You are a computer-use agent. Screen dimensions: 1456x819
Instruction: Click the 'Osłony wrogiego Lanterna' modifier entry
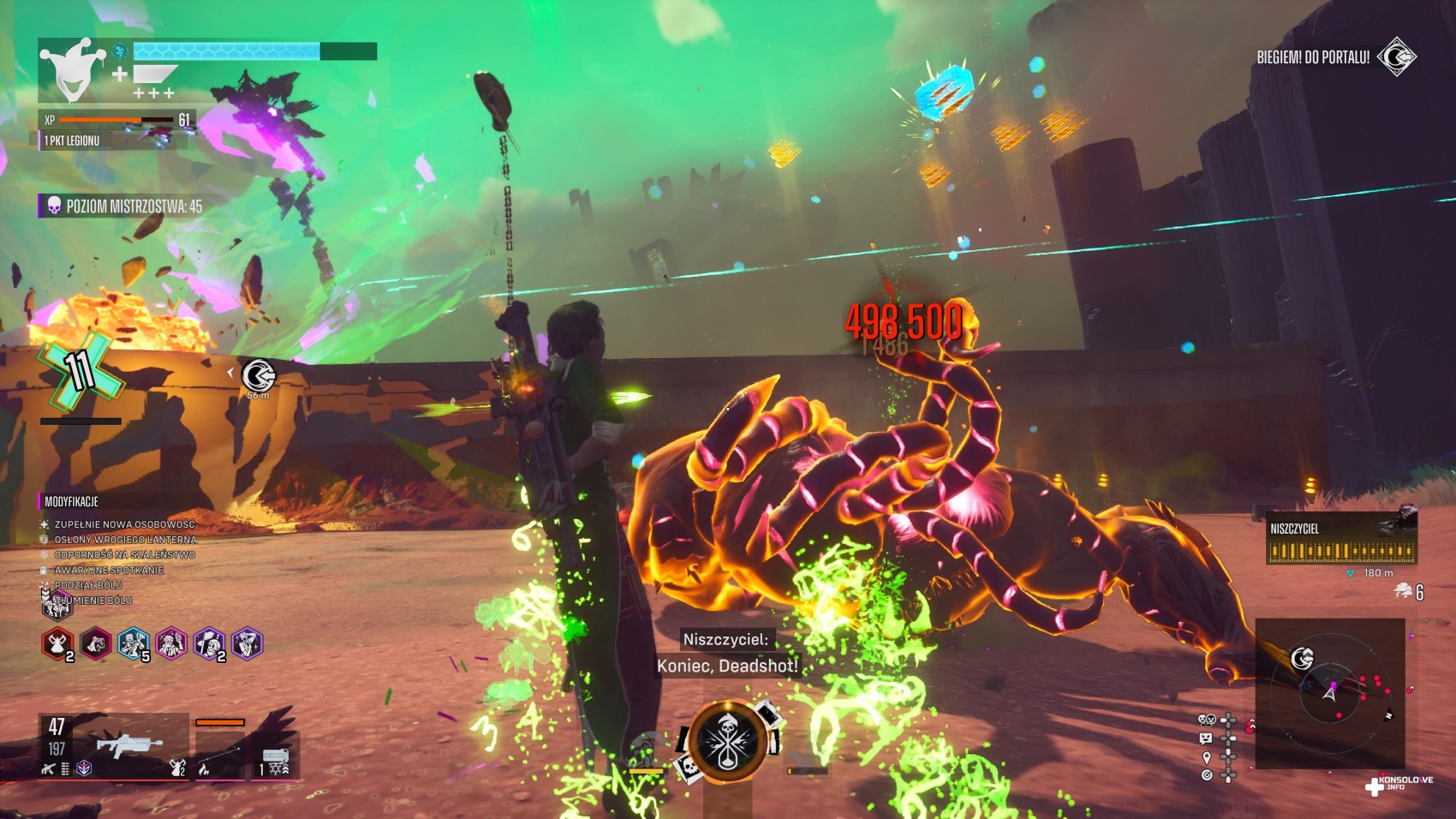click(x=125, y=540)
